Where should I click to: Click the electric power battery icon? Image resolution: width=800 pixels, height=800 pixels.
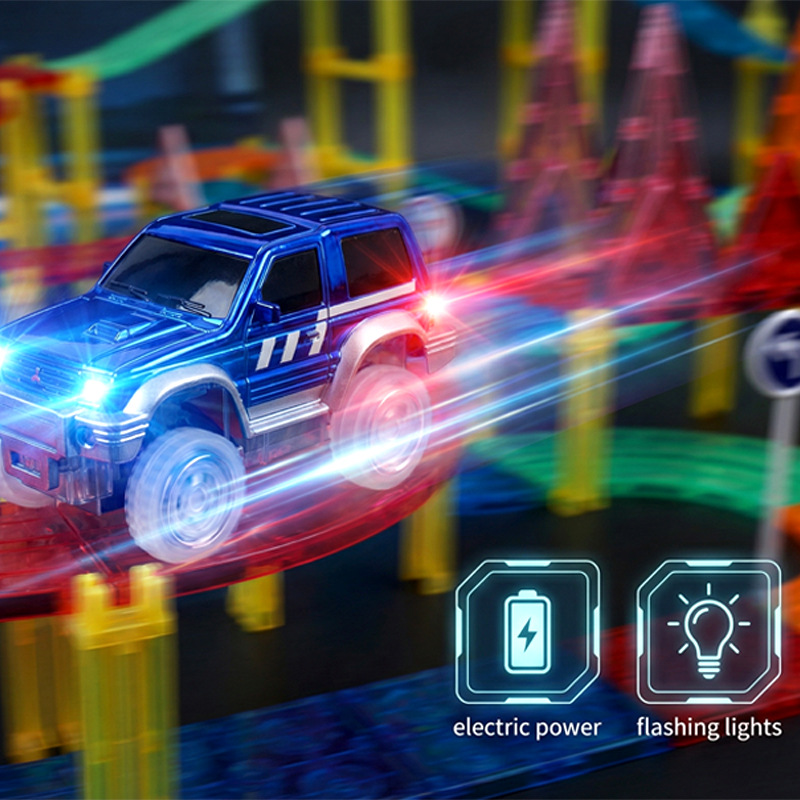(x=527, y=631)
